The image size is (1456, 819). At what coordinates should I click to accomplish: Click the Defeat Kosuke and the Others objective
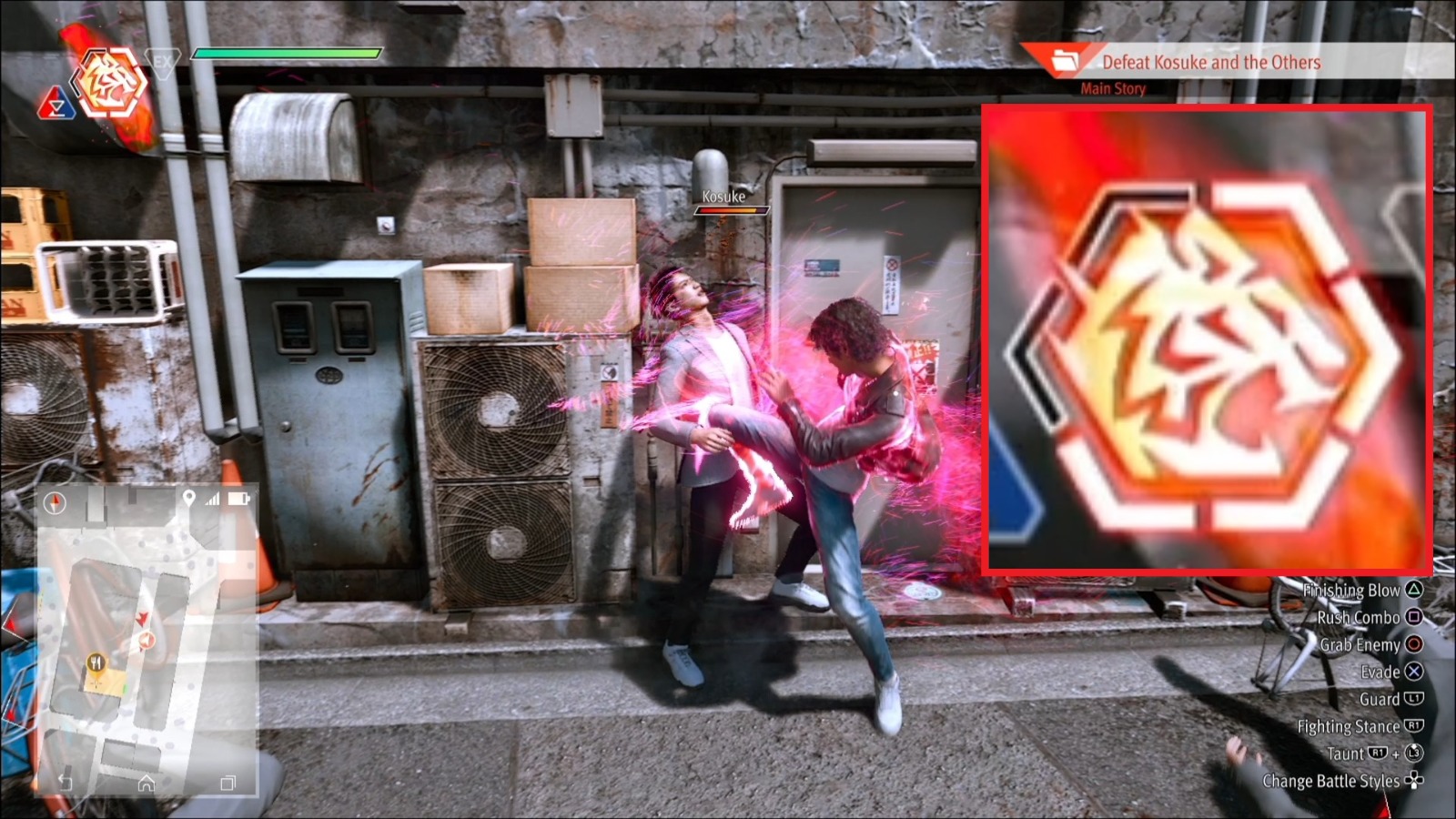pos(1210,62)
